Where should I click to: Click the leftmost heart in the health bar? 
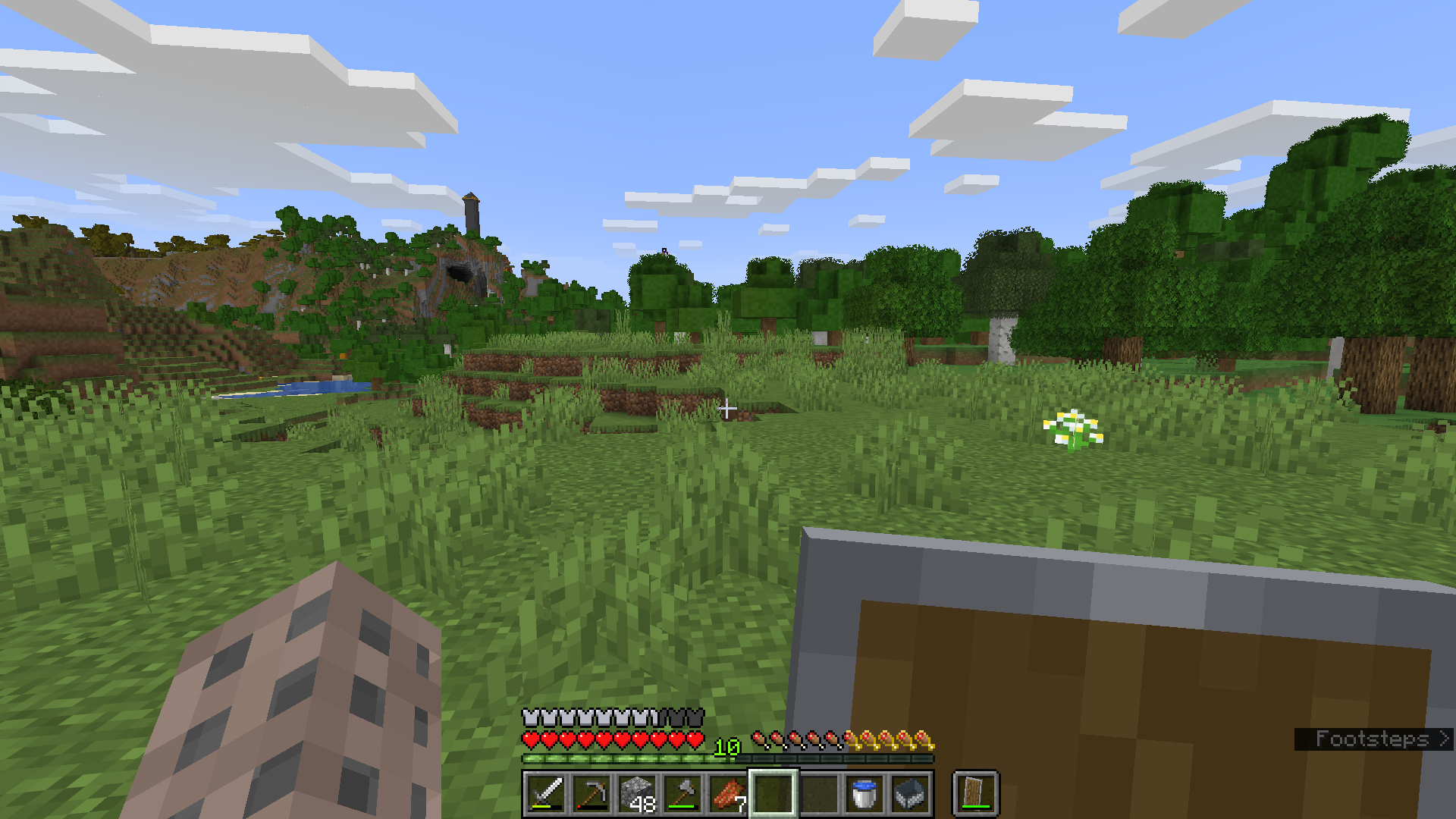click(531, 738)
